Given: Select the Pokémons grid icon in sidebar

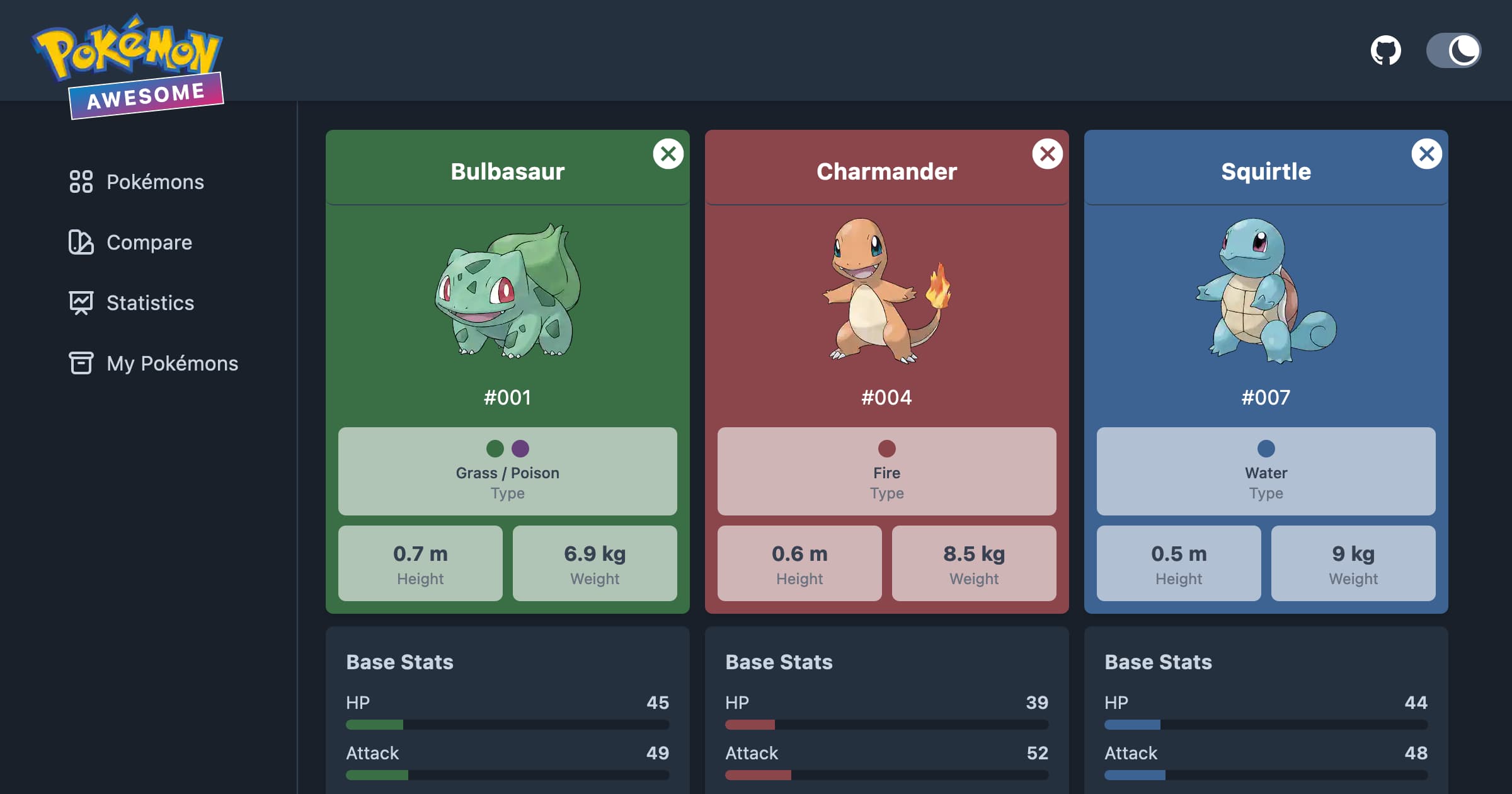Looking at the screenshot, I should 81,182.
